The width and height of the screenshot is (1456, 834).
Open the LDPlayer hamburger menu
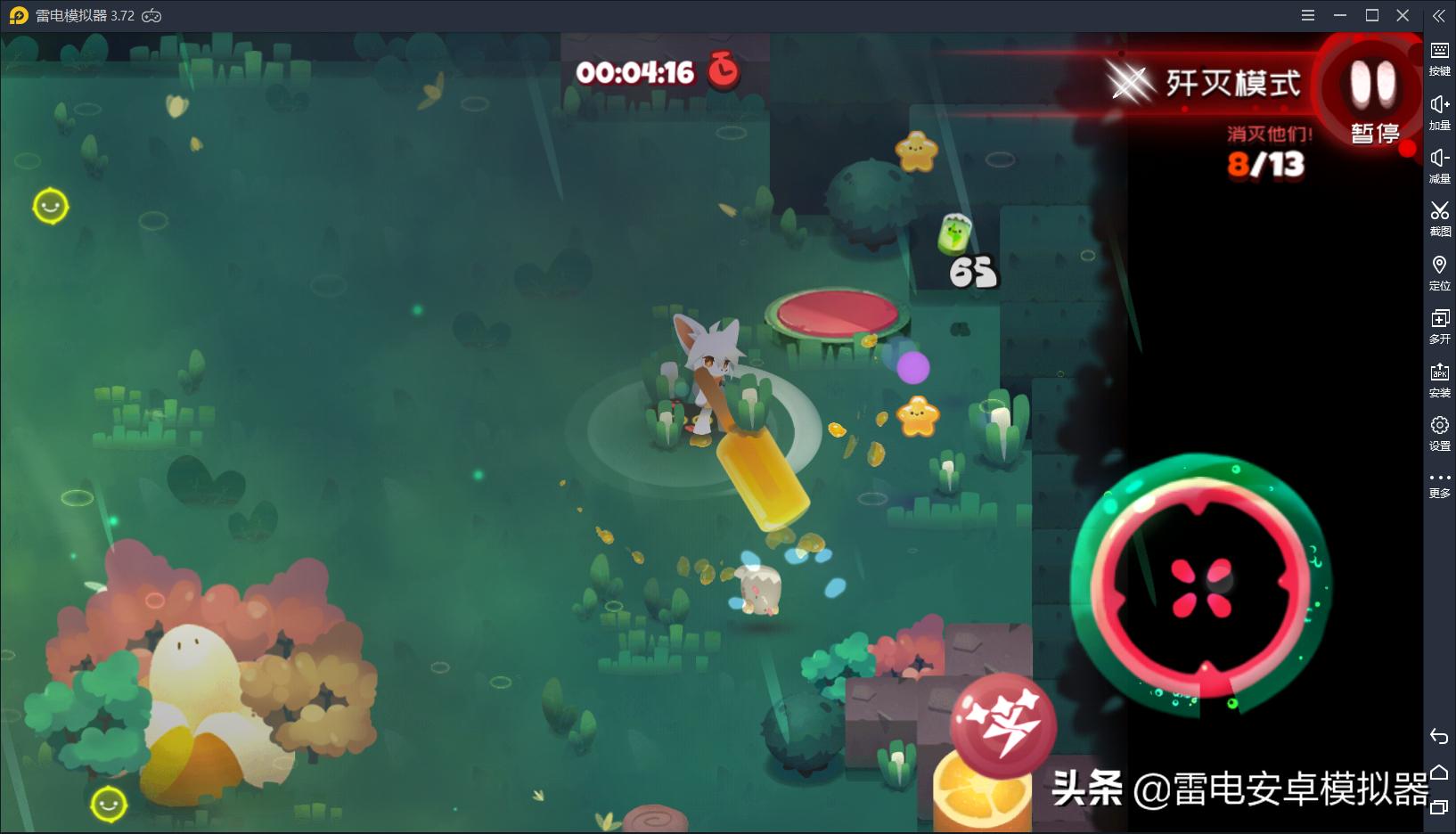coord(1308,15)
